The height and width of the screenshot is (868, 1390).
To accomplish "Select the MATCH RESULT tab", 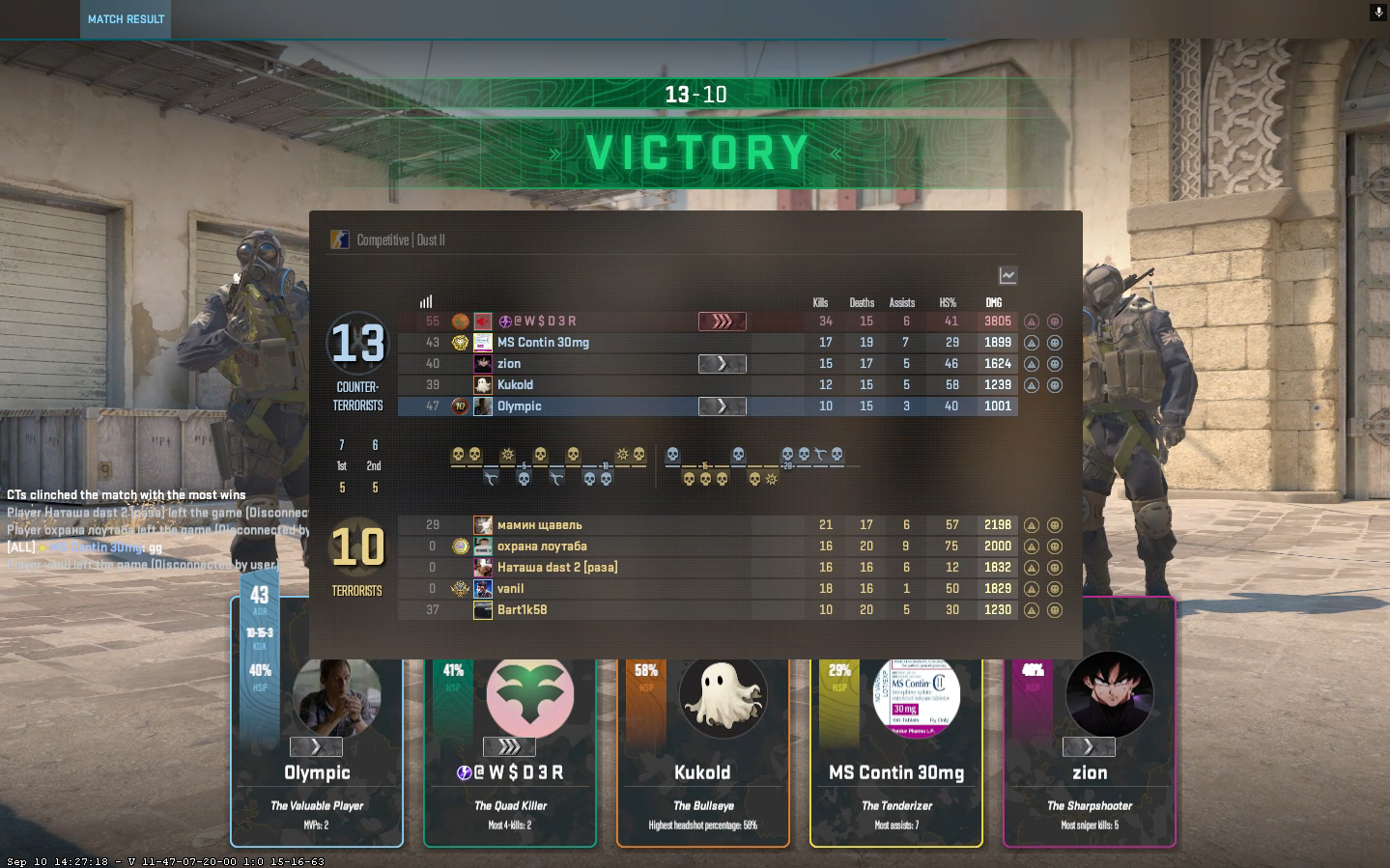I will (x=125, y=18).
